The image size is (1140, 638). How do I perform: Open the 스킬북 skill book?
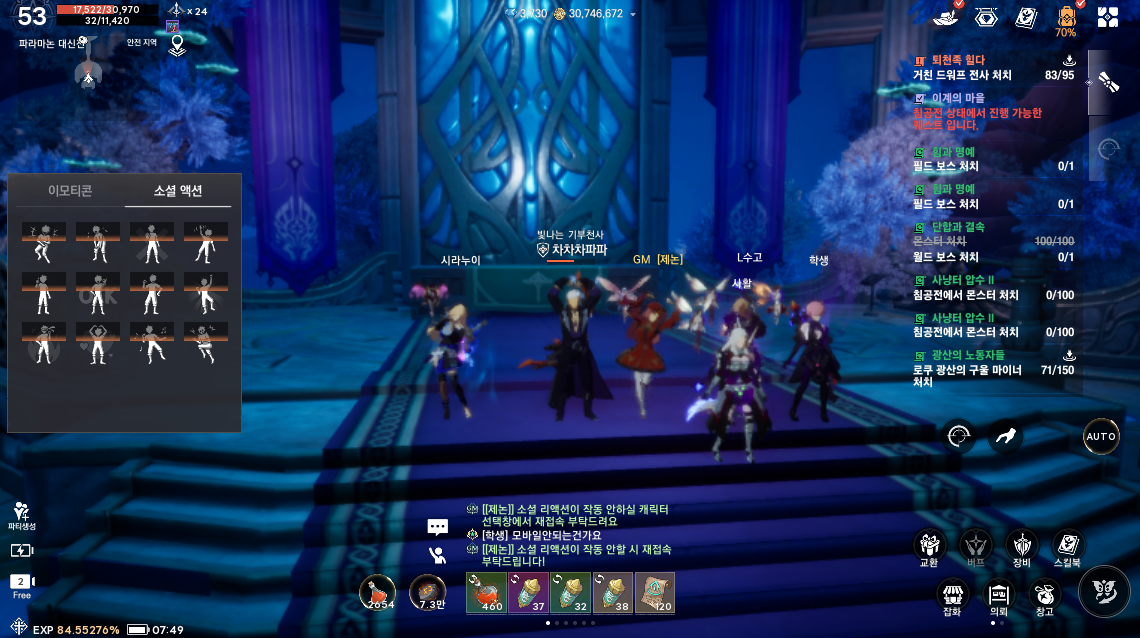click(1068, 546)
